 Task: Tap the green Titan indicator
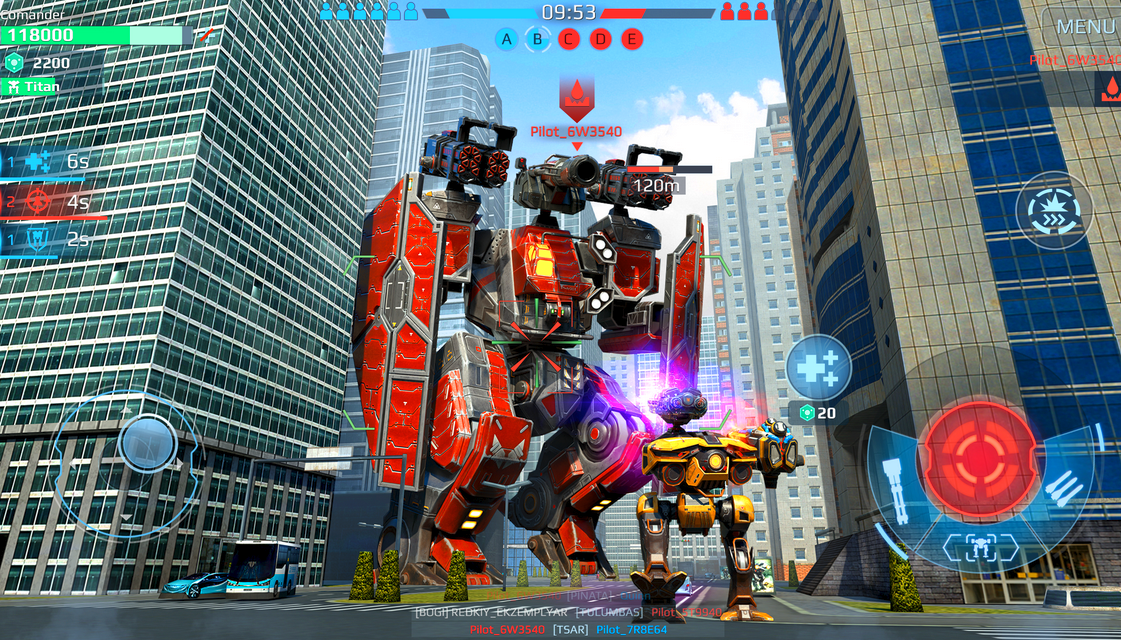tap(35, 87)
